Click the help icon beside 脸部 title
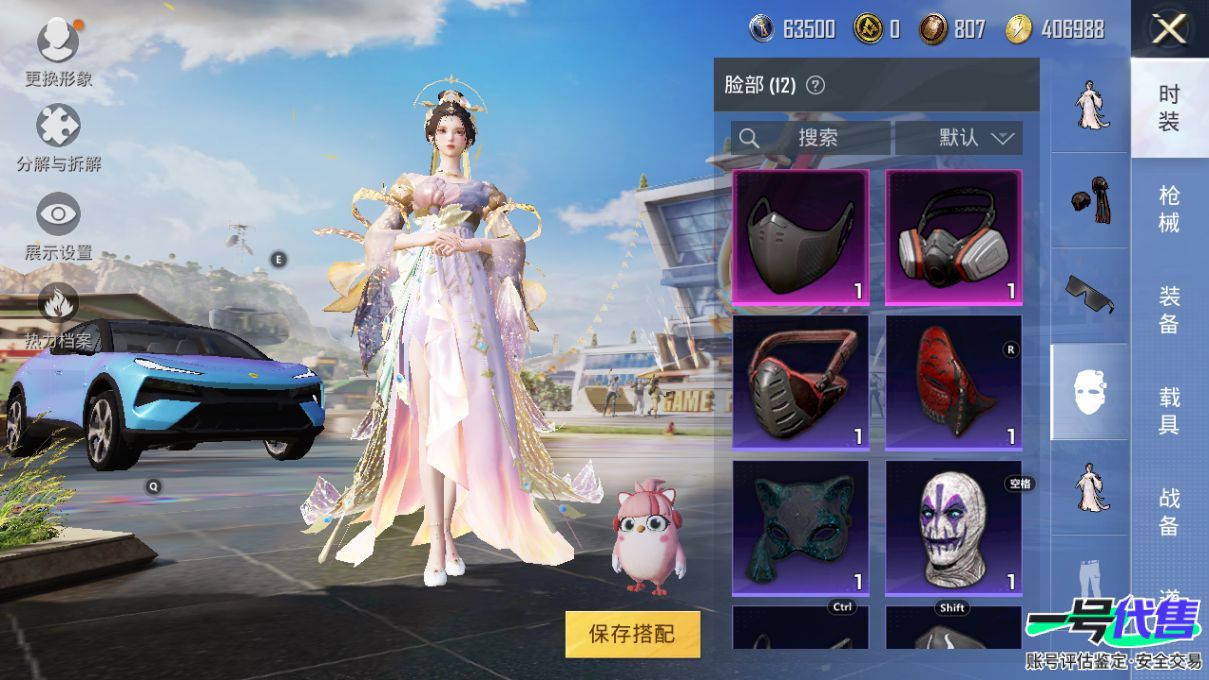 pyautogui.click(x=815, y=86)
